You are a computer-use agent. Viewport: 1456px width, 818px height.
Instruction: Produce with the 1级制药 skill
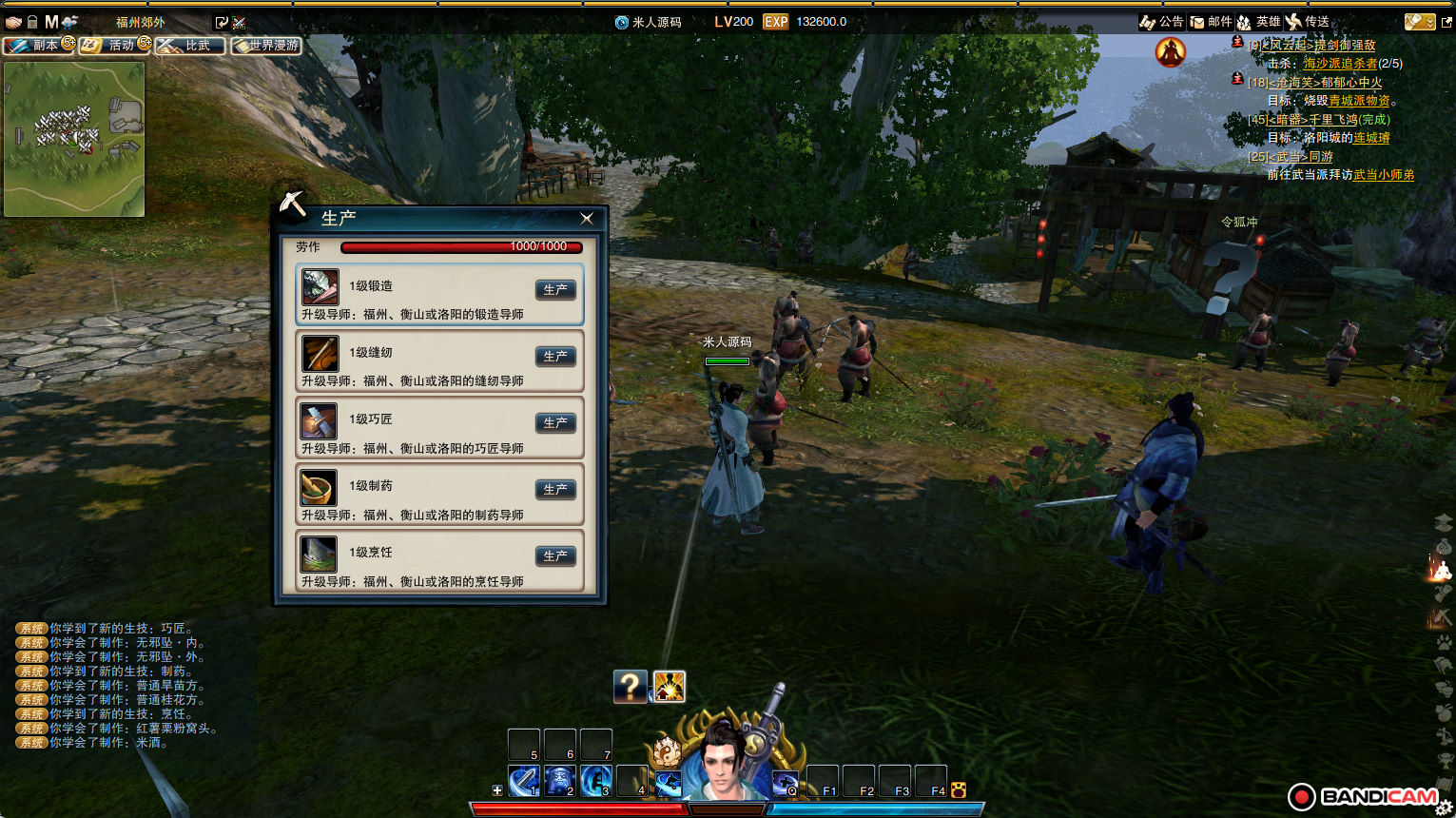[555, 489]
